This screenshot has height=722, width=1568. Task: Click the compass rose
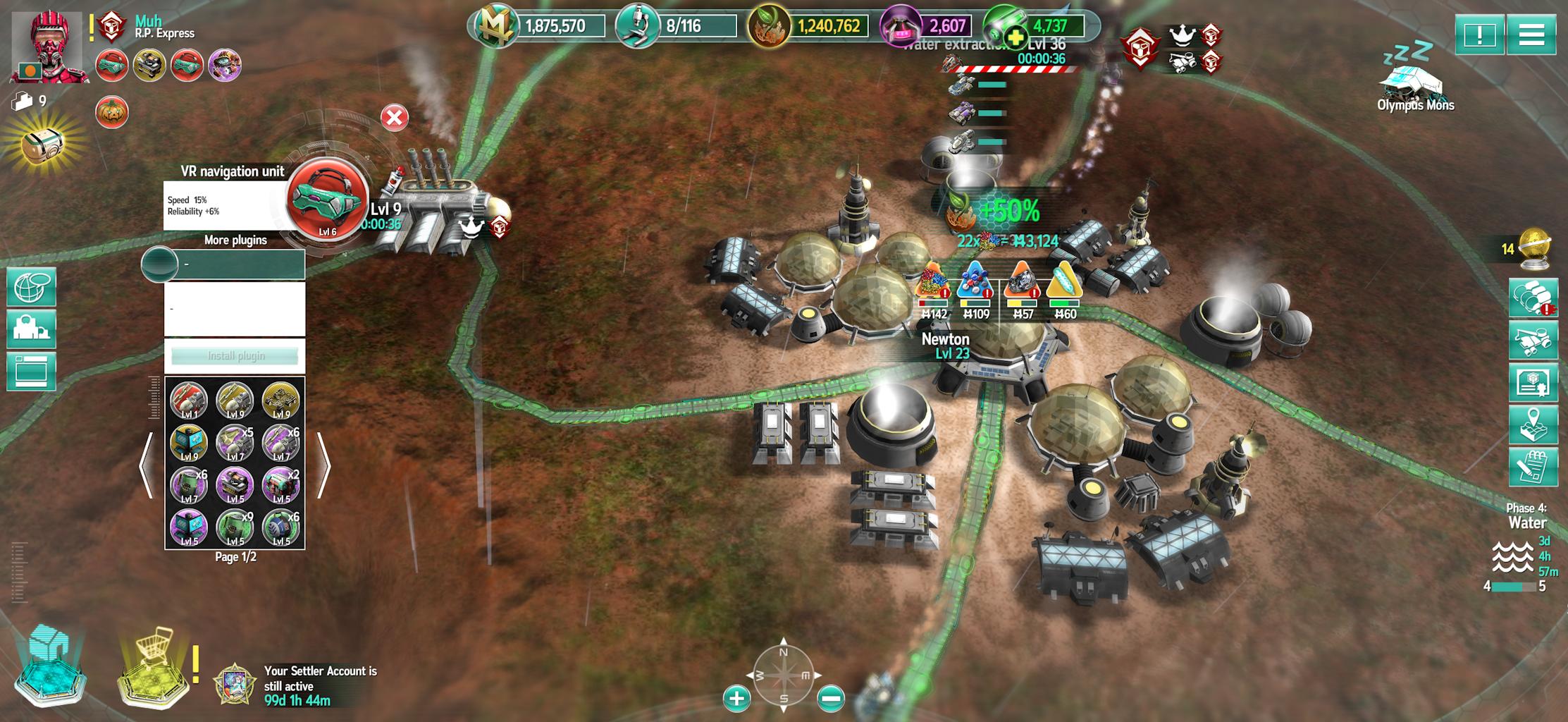(784, 673)
